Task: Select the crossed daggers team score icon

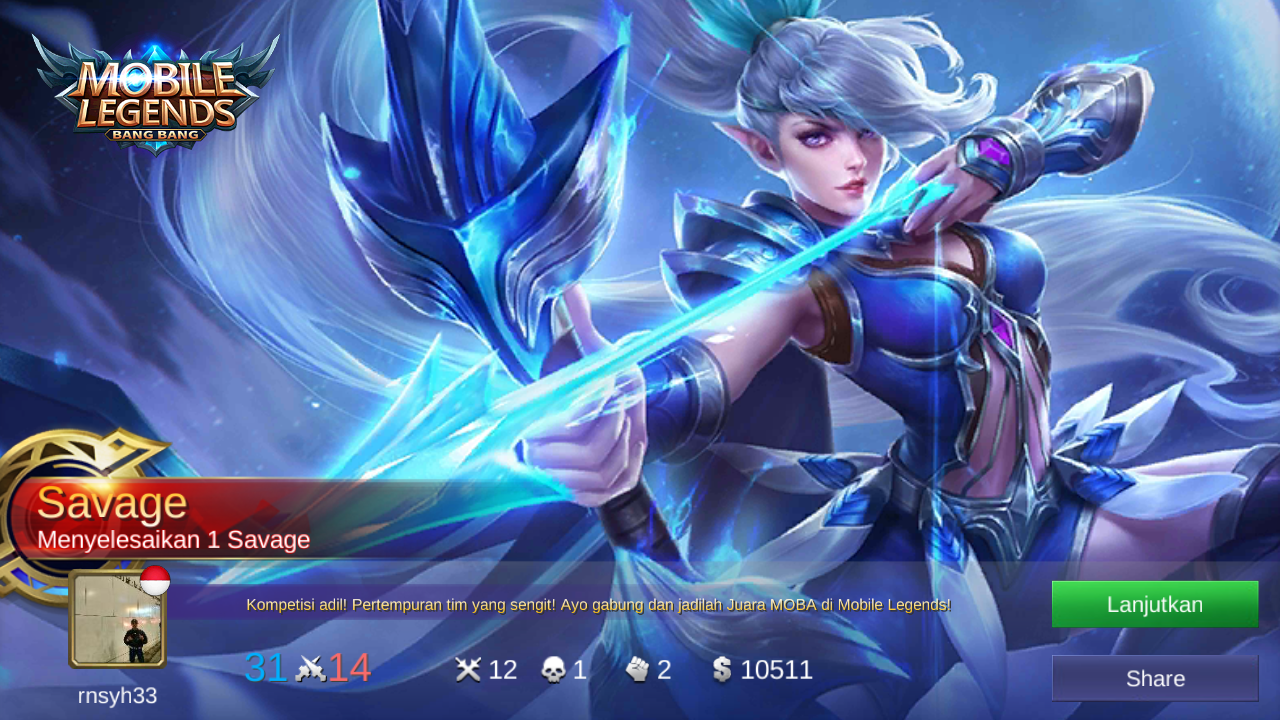Action: pos(309,667)
